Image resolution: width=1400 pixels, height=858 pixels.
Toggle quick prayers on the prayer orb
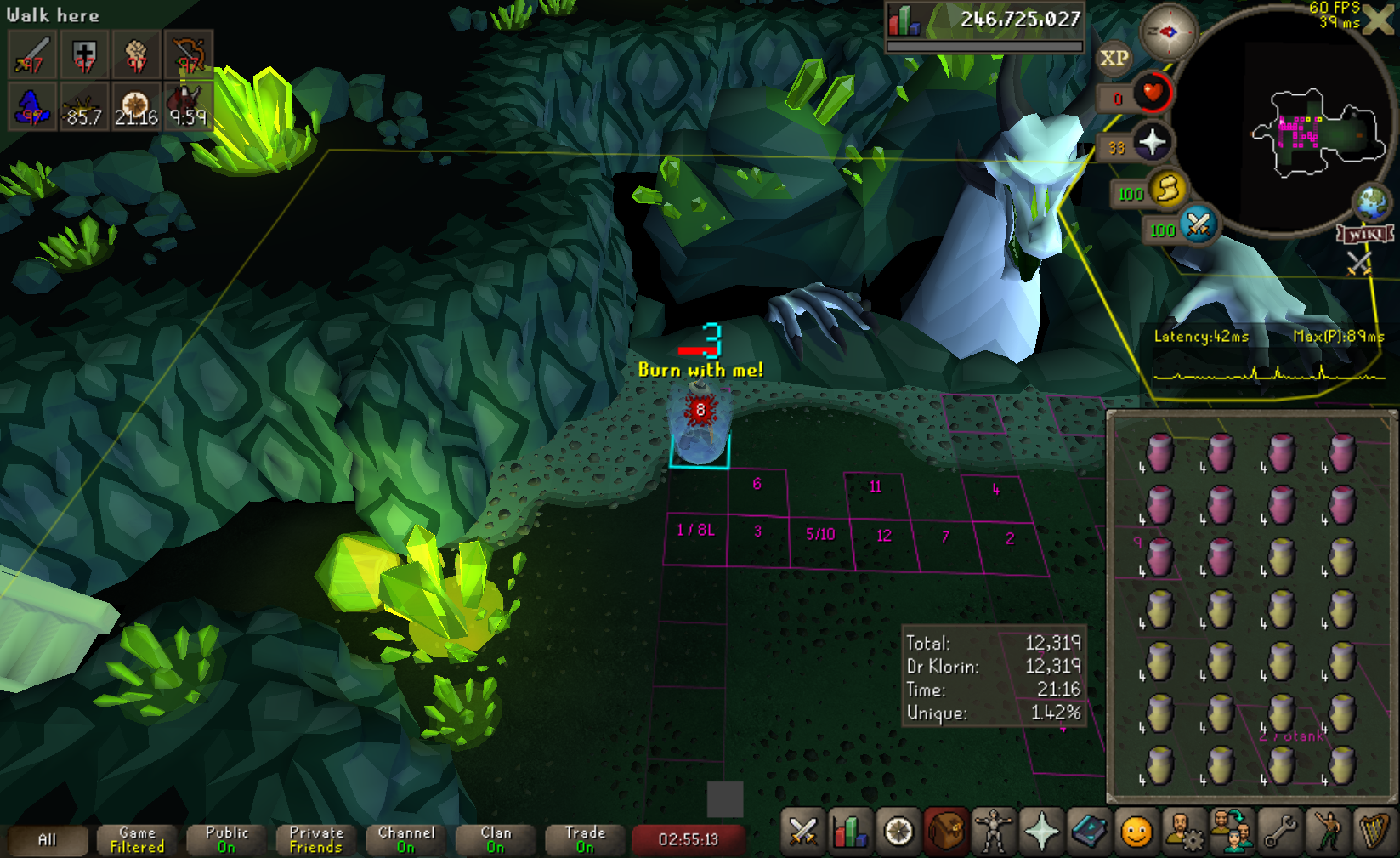coord(1152,142)
